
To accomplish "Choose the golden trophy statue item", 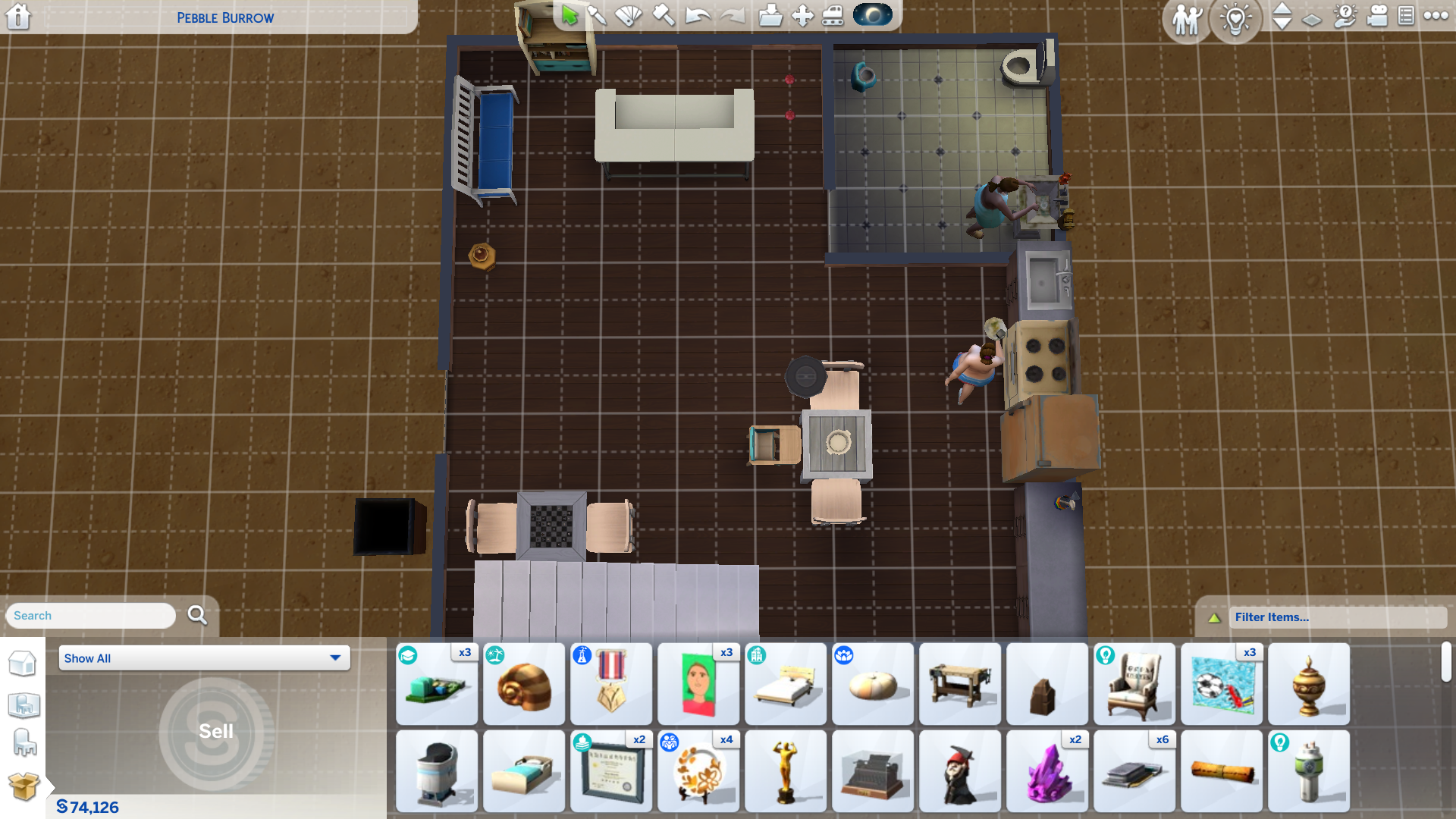I will [786, 772].
